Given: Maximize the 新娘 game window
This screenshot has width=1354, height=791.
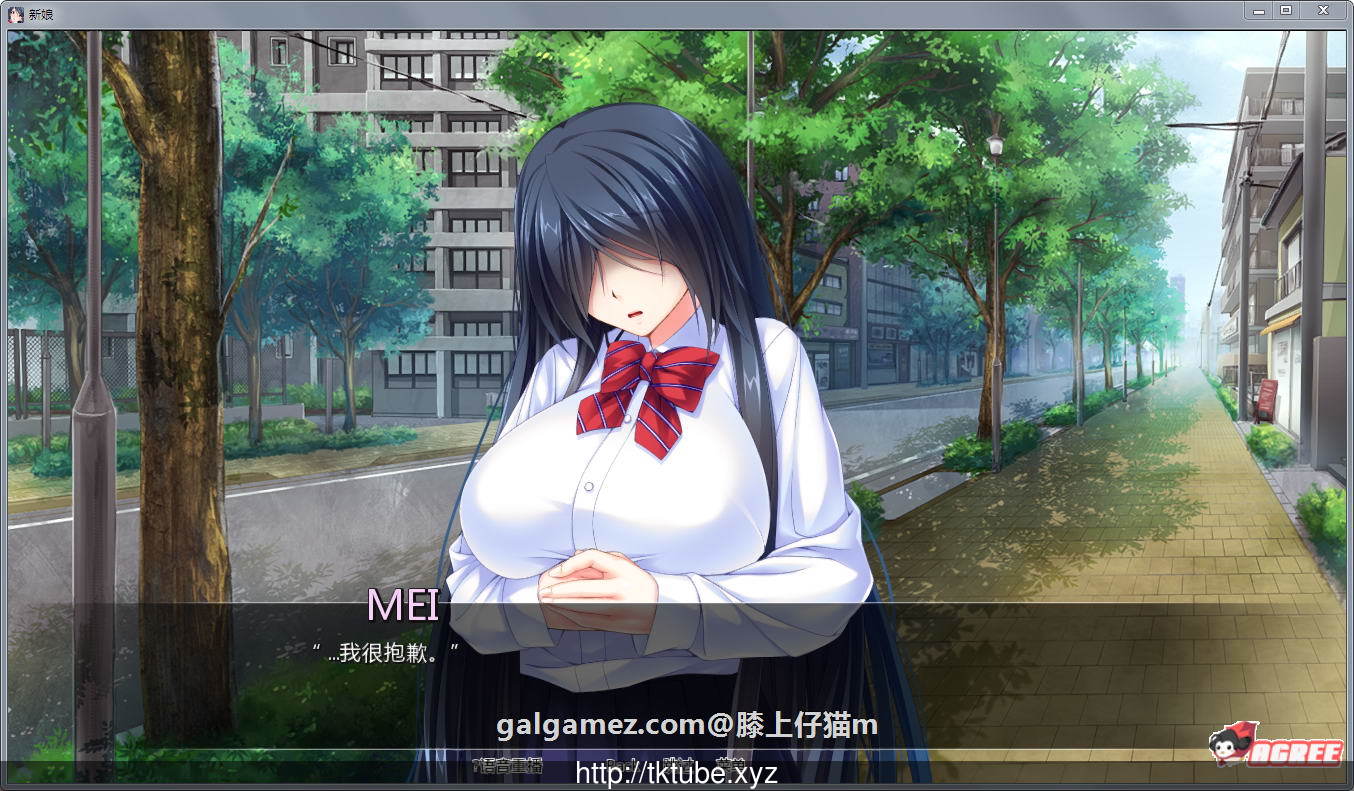Looking at the screenshot, I should [x=1285, y=10].
